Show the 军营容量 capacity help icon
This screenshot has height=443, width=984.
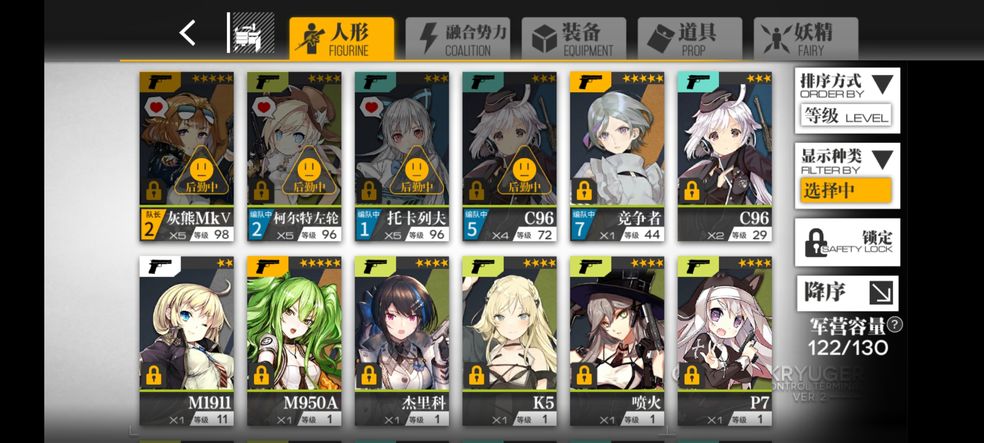coord(894,324)
